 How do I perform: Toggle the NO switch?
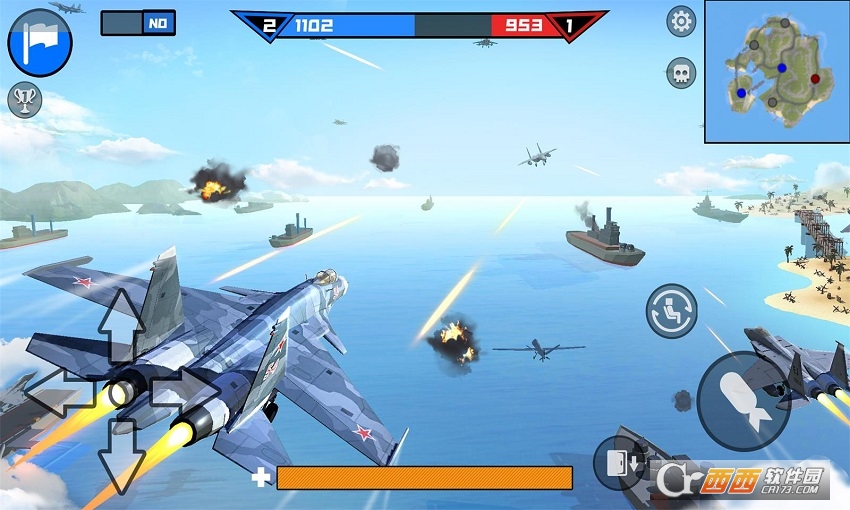click(138, 23)
